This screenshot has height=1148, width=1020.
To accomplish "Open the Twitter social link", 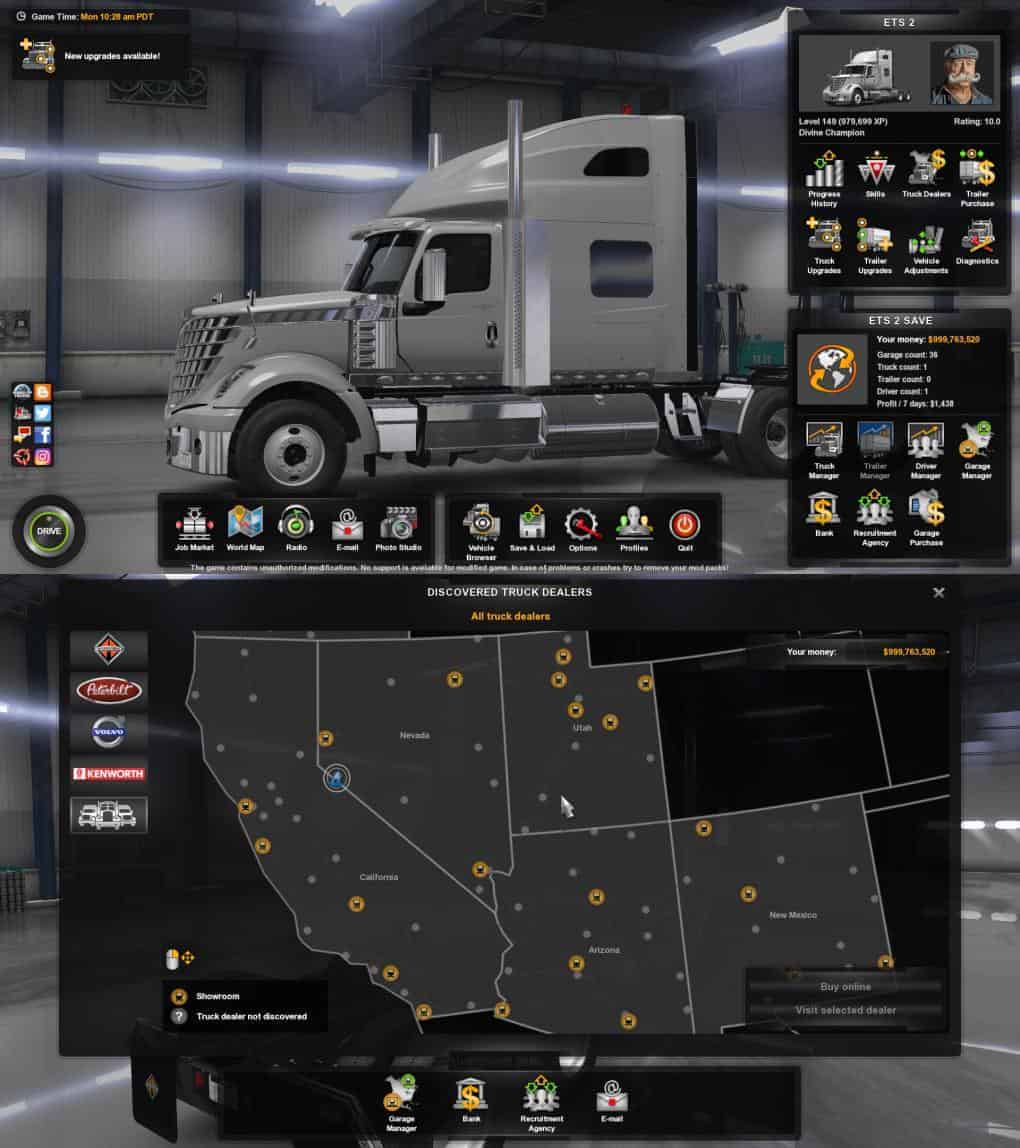I will pyautogui.click(x=42, y=413).
